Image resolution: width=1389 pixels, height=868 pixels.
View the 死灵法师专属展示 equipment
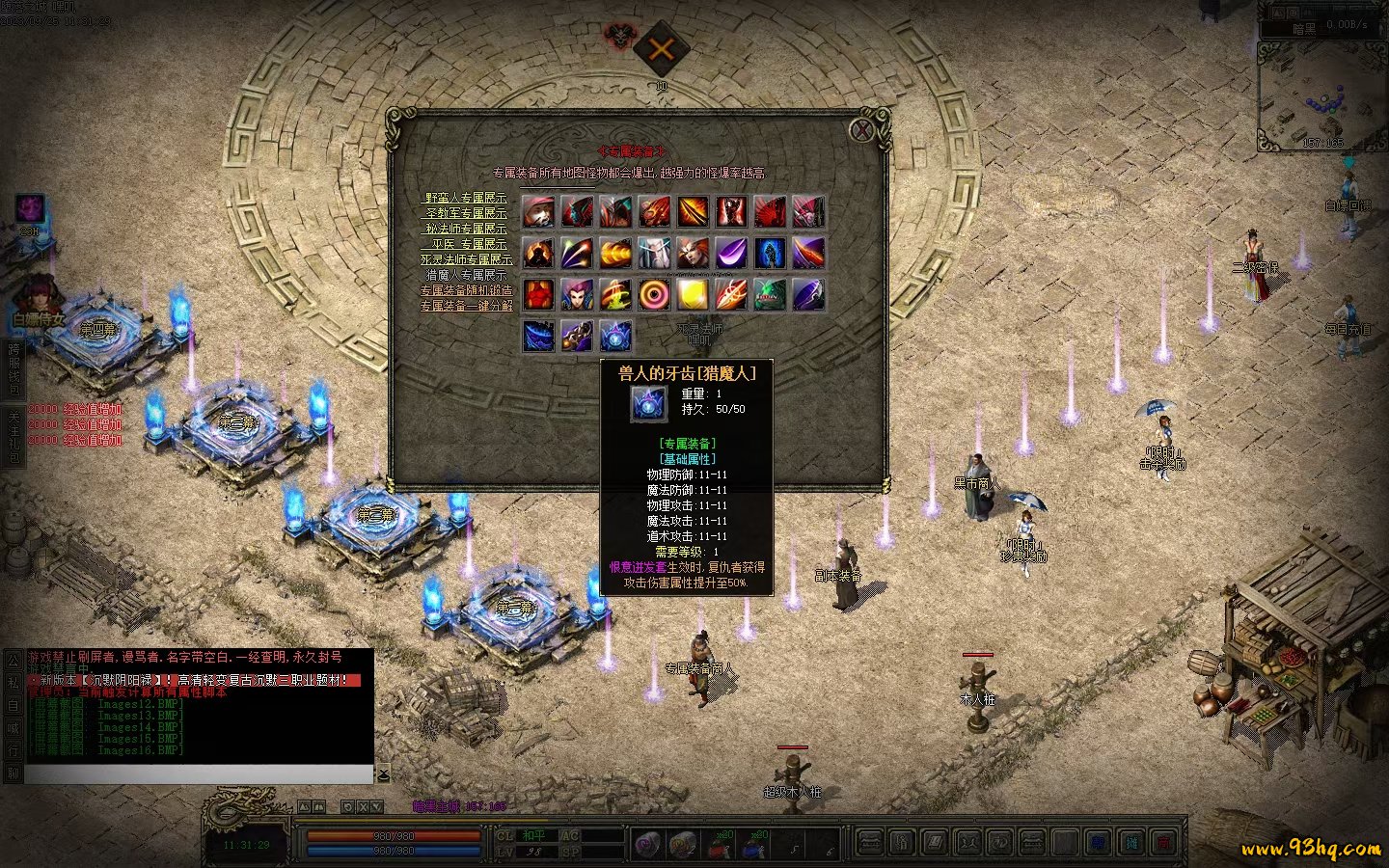click(467, 259)
